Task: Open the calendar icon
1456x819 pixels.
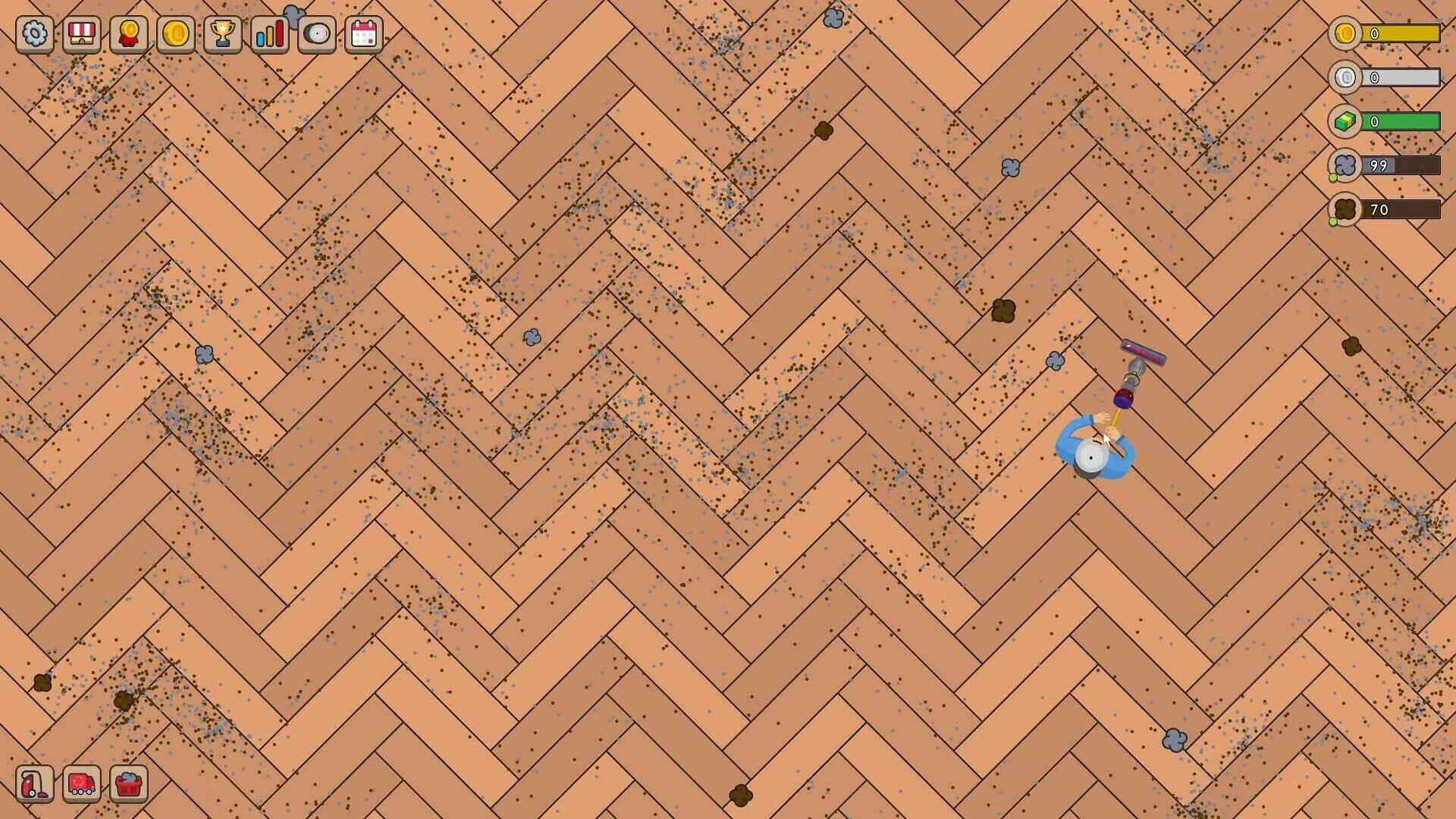Action: point(366,34)
